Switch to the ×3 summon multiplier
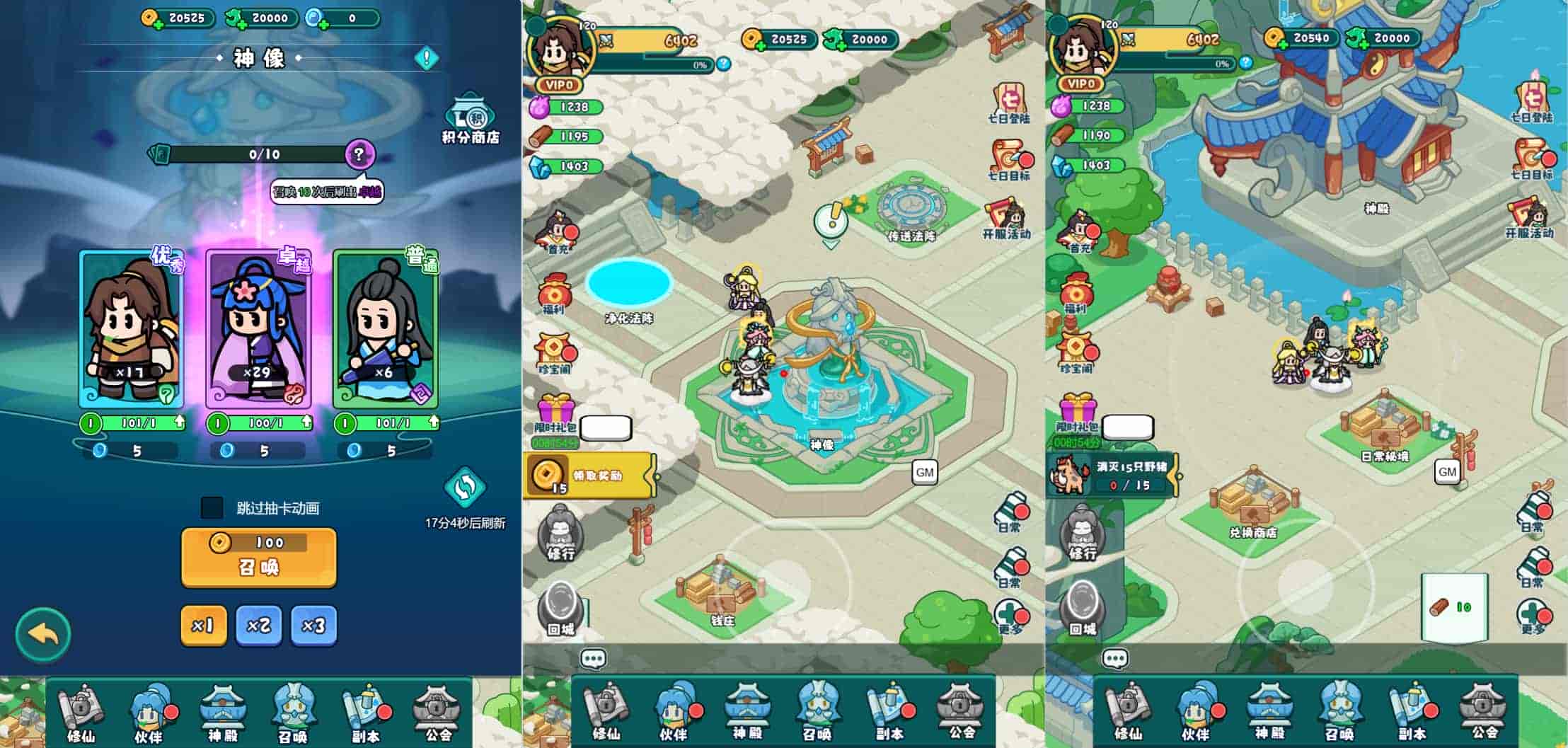 click(313, 625)
